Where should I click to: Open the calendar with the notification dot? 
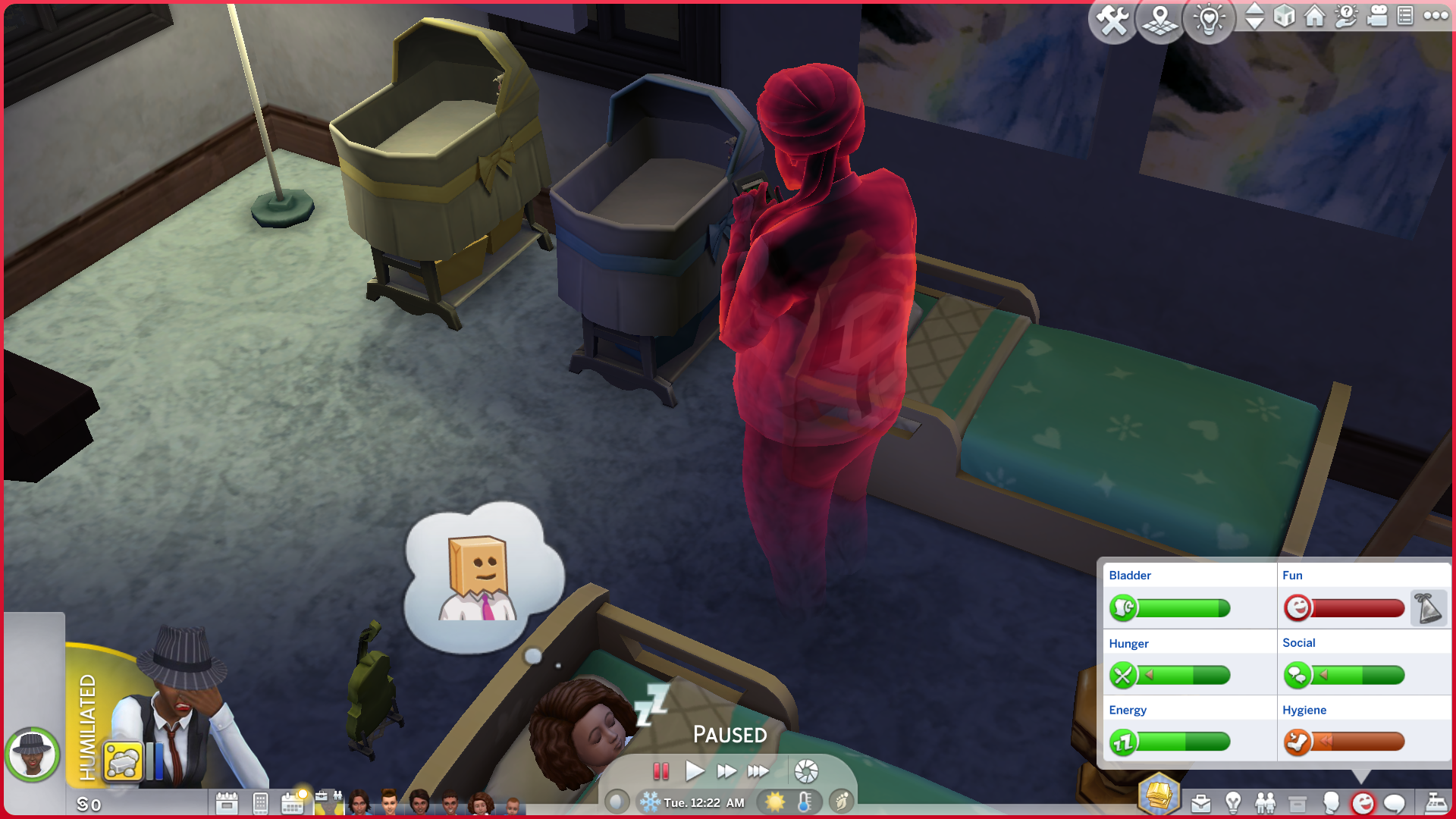(293, 802)
